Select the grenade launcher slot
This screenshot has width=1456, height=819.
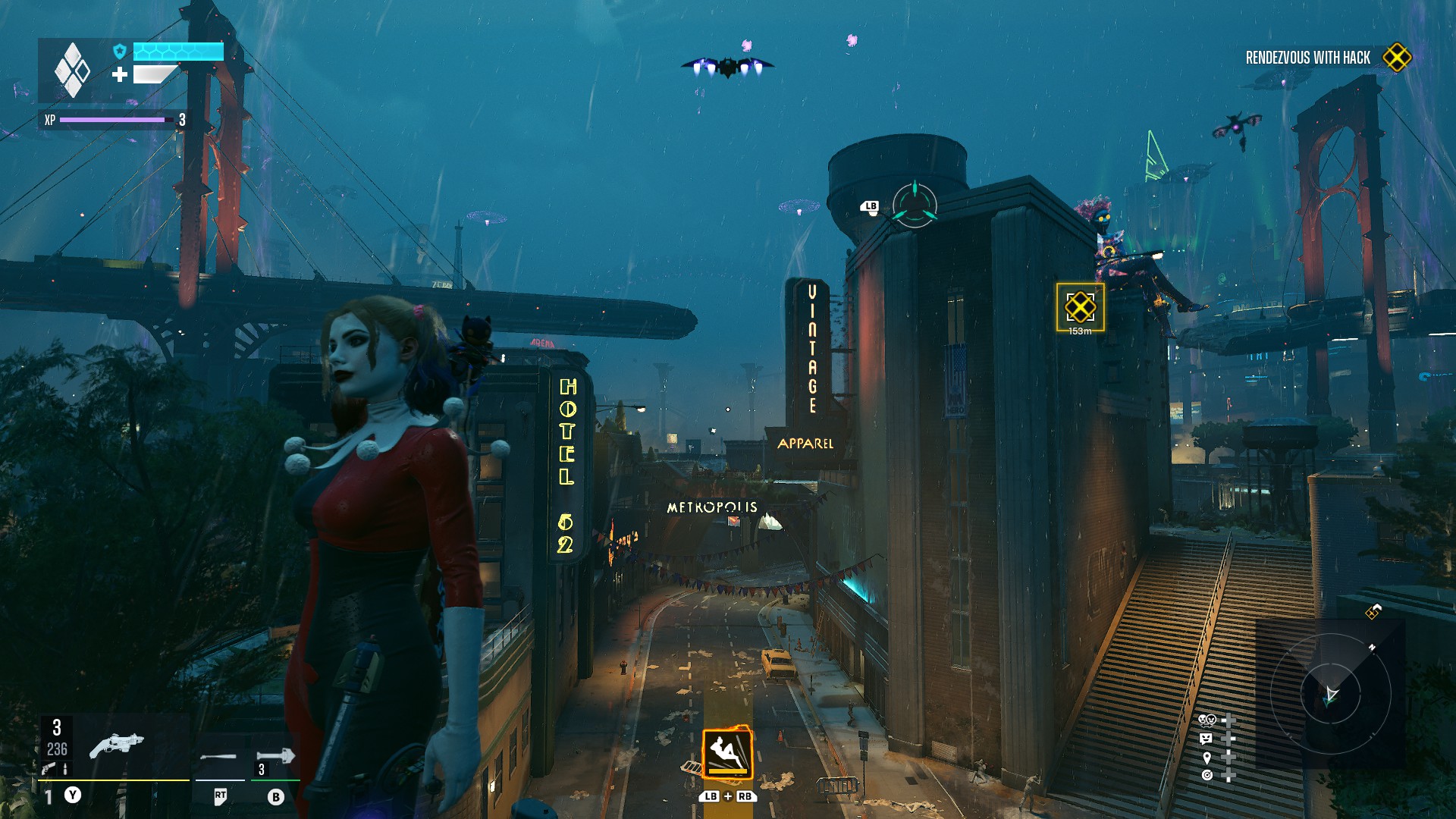click(x=275, y=756)
